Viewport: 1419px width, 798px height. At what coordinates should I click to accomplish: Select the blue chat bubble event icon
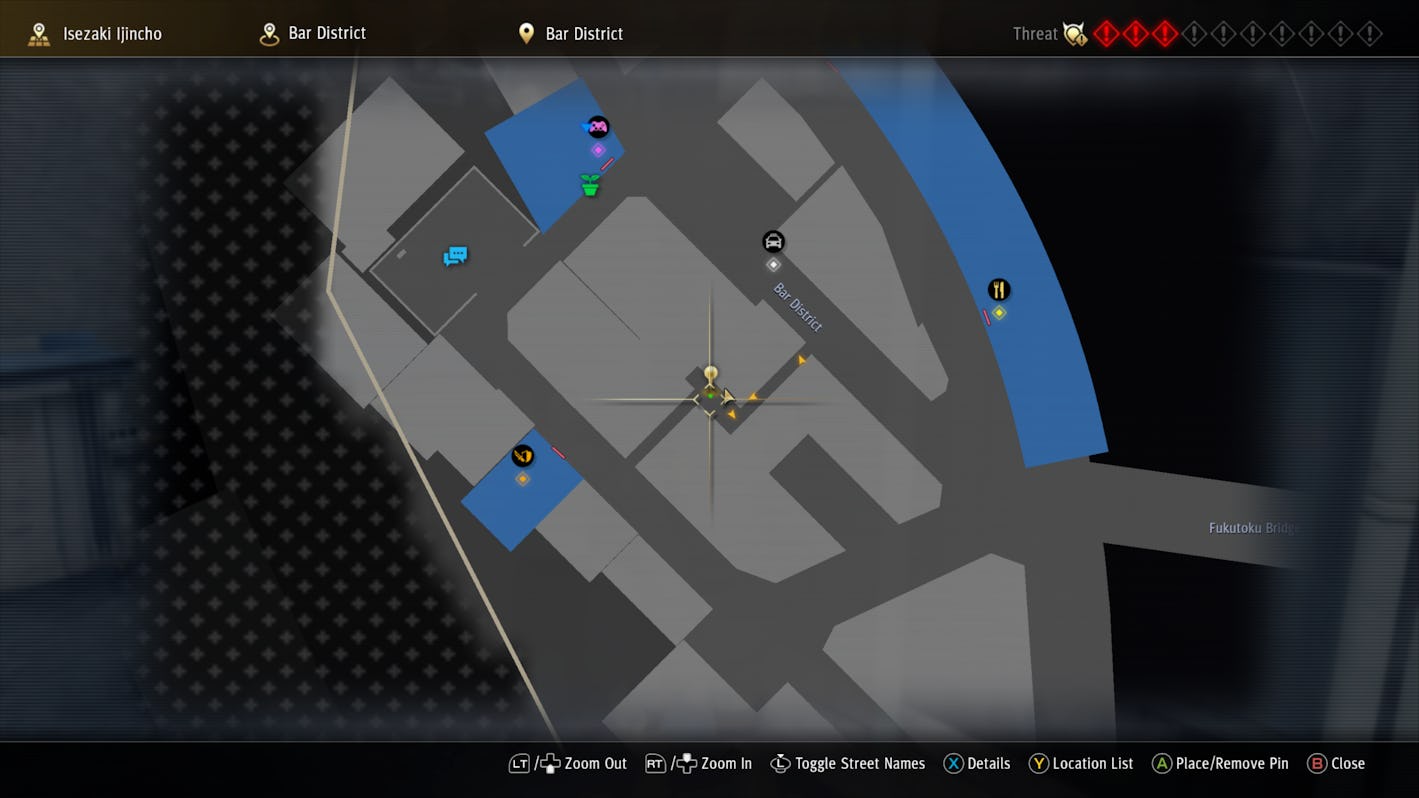[455, 256]
